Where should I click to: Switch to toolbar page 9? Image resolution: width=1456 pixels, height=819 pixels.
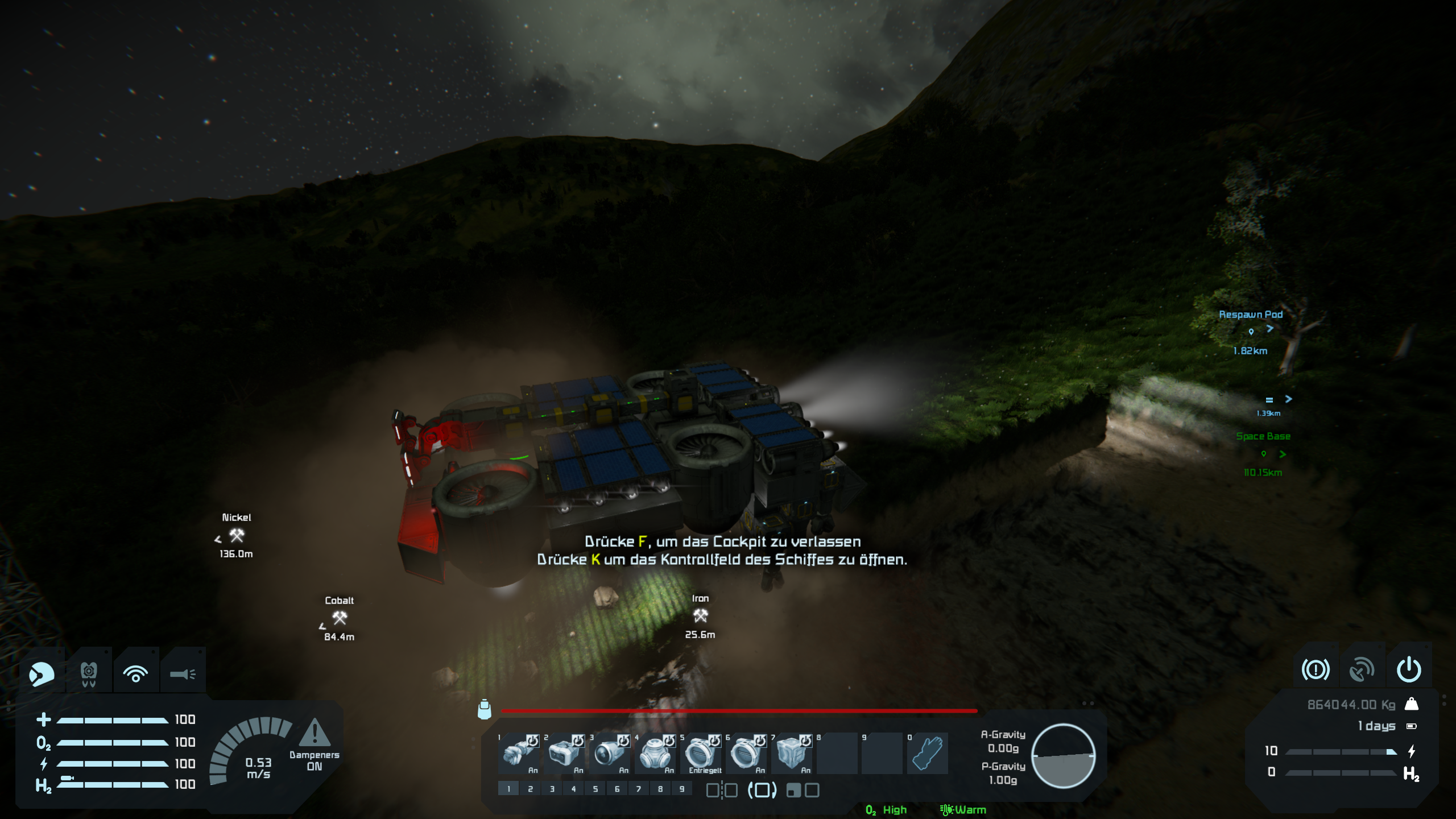(x=682, y=789)
